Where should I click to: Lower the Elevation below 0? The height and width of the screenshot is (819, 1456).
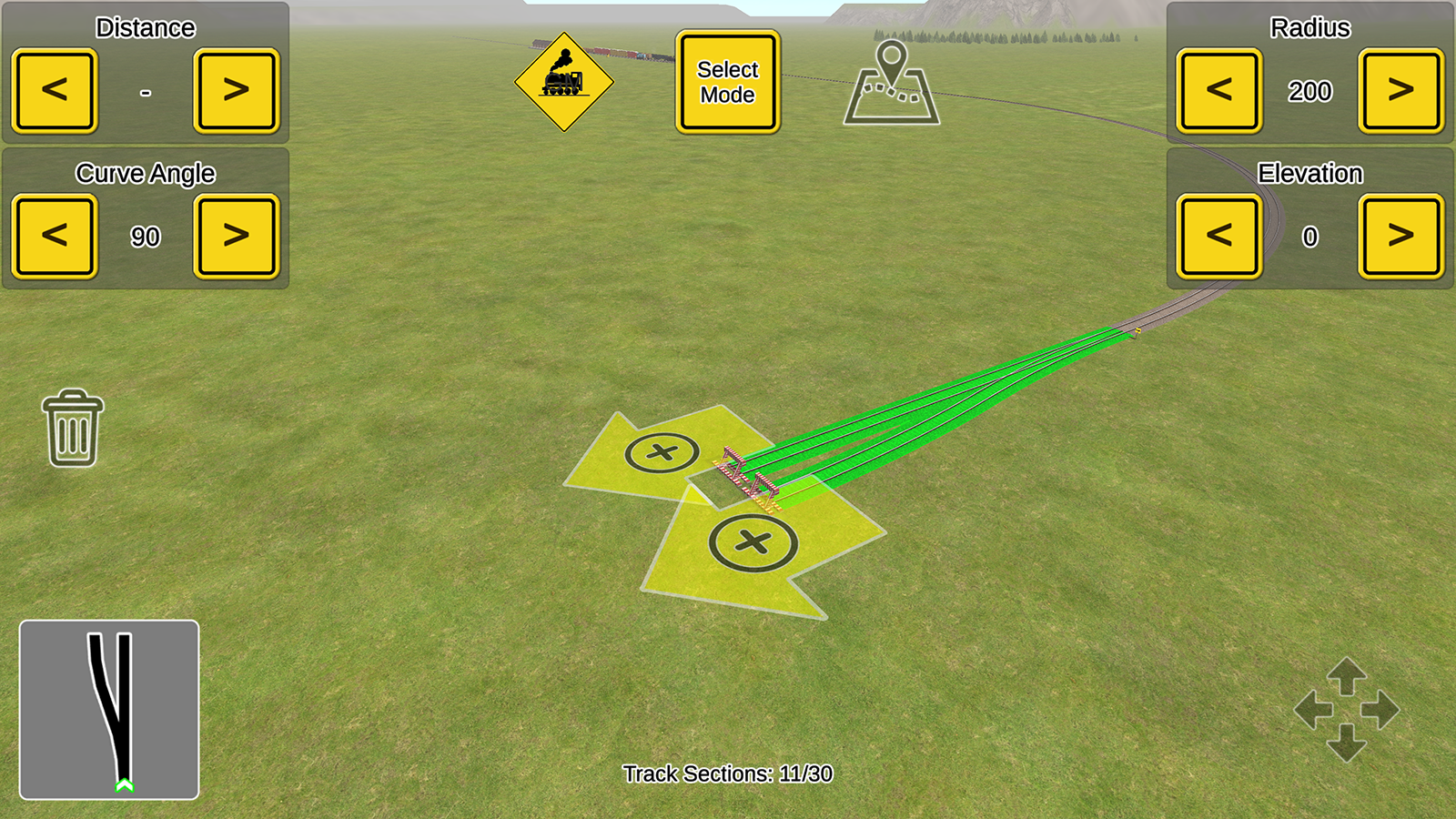pyautogui.click(x=1218, y=235)
